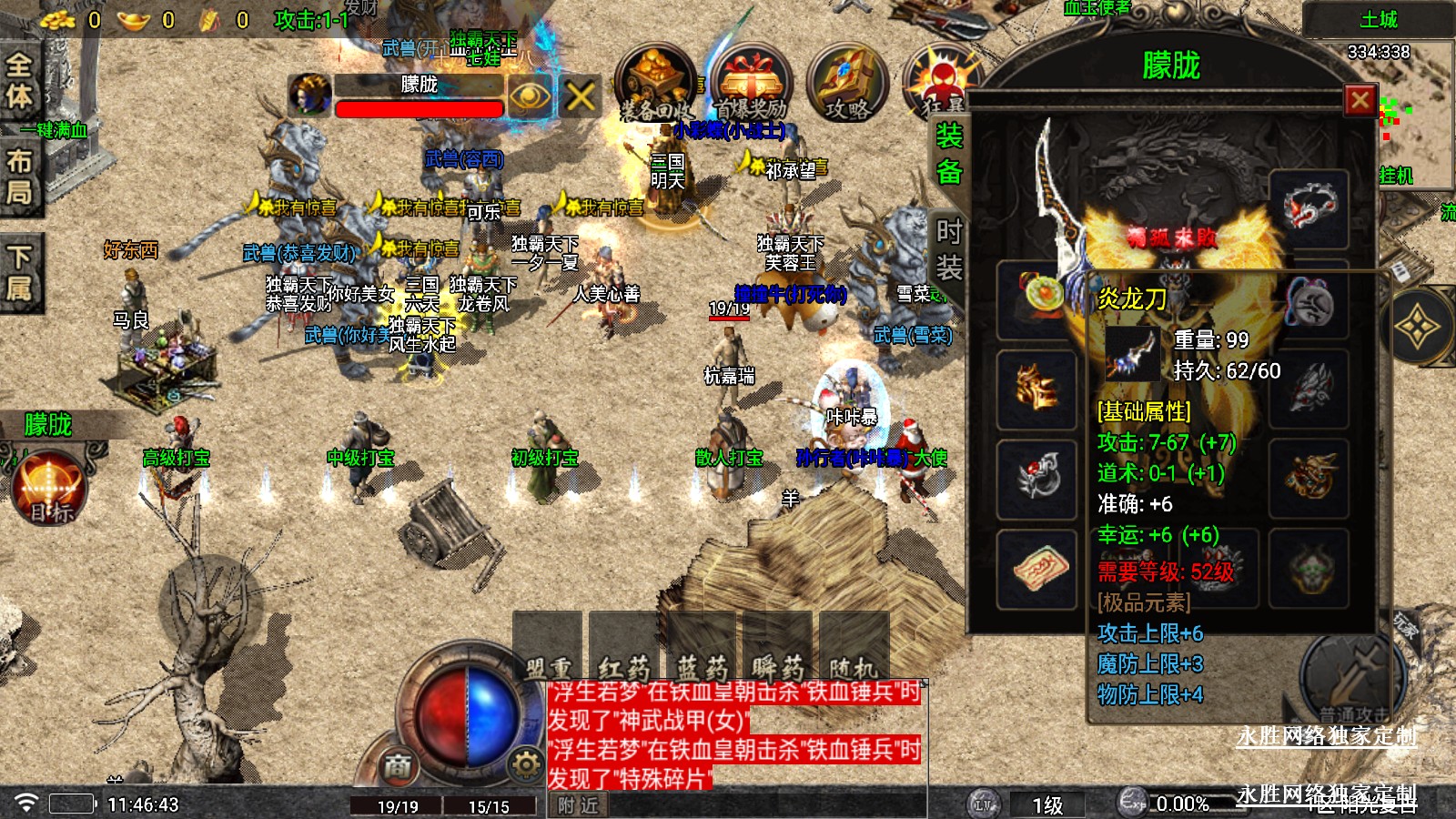Toggle 挂机 auto-battle near the minimap

(x=1395, y=175)
